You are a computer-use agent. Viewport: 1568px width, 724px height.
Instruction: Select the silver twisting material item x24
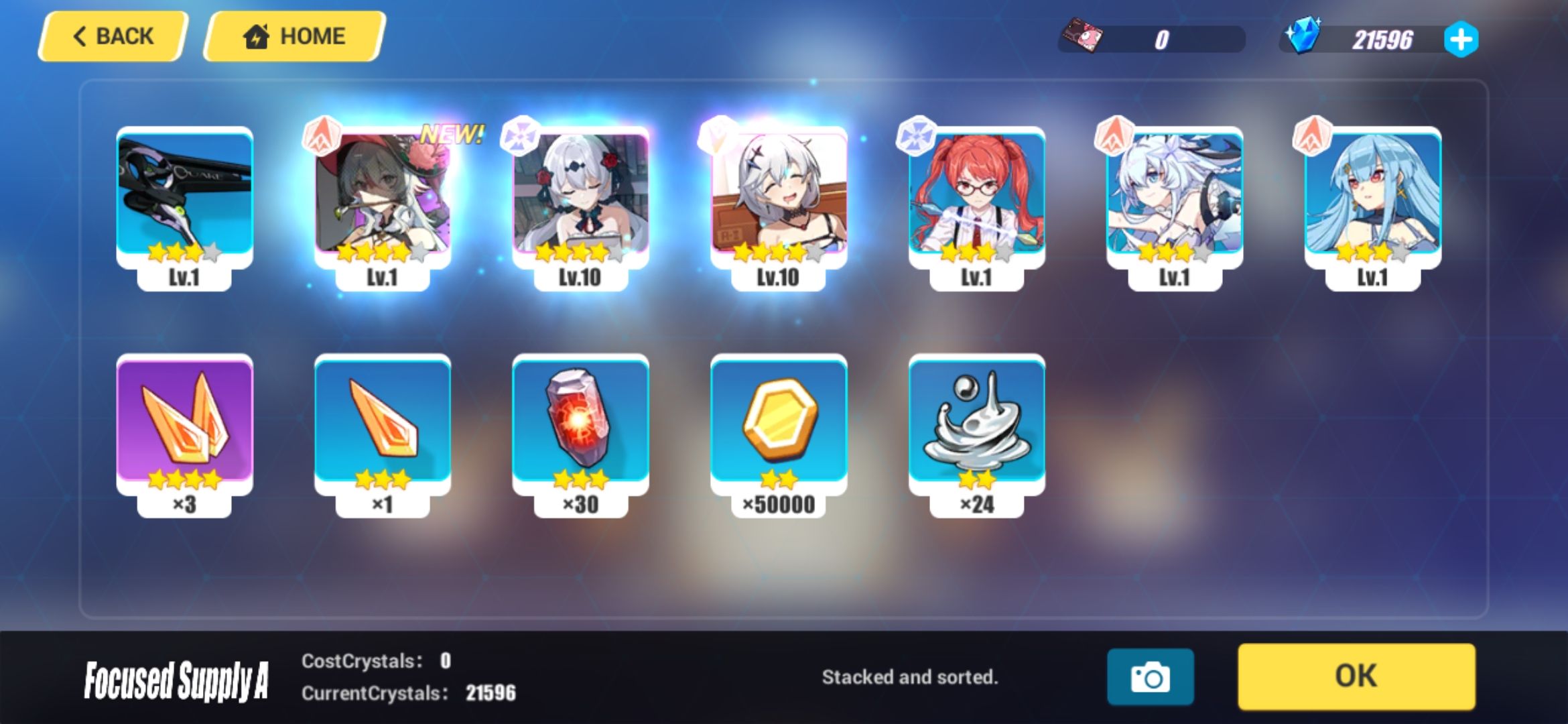[x=975, y=422]
